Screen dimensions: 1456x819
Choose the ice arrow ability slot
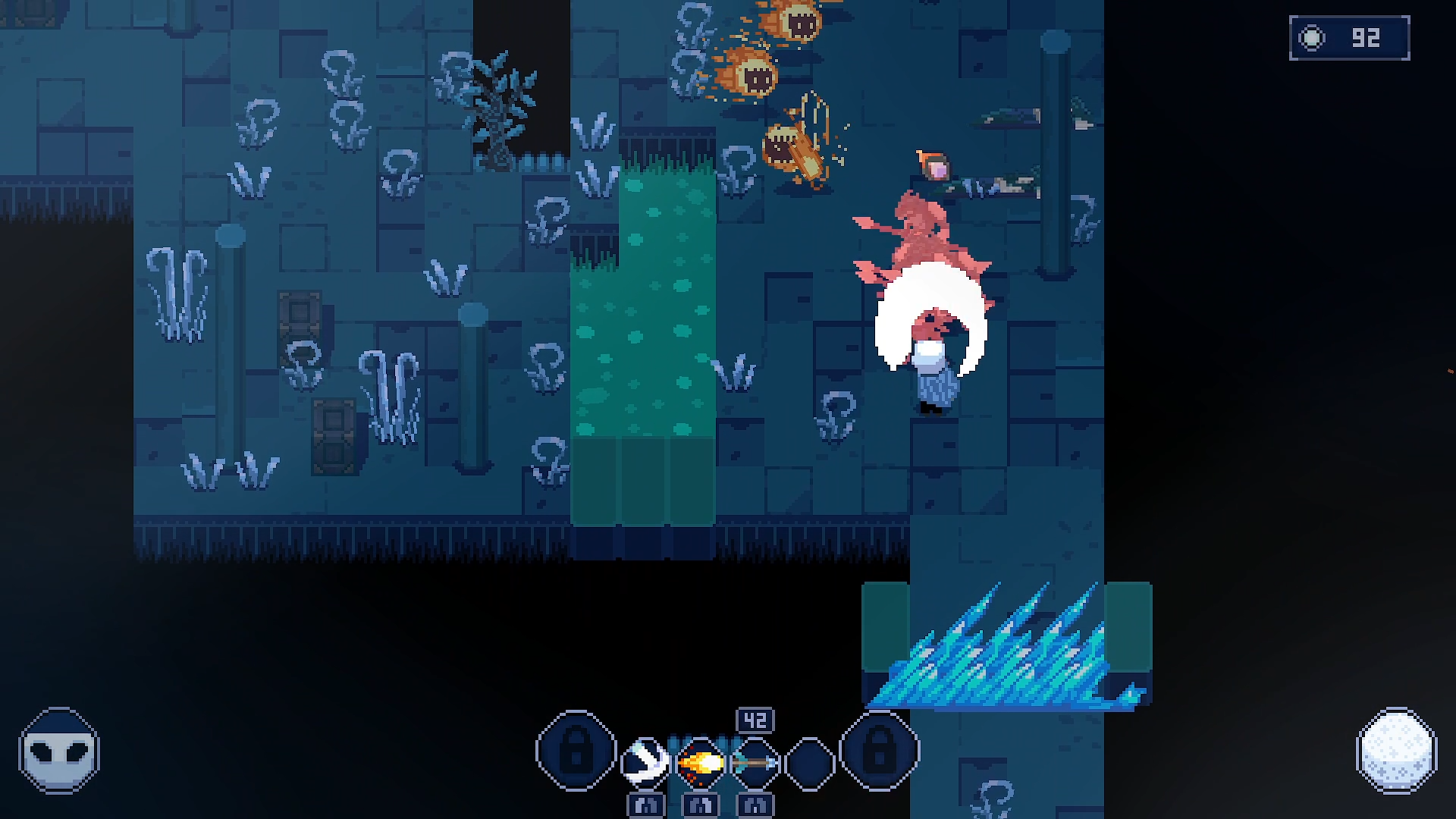click(x=755, y=761)
